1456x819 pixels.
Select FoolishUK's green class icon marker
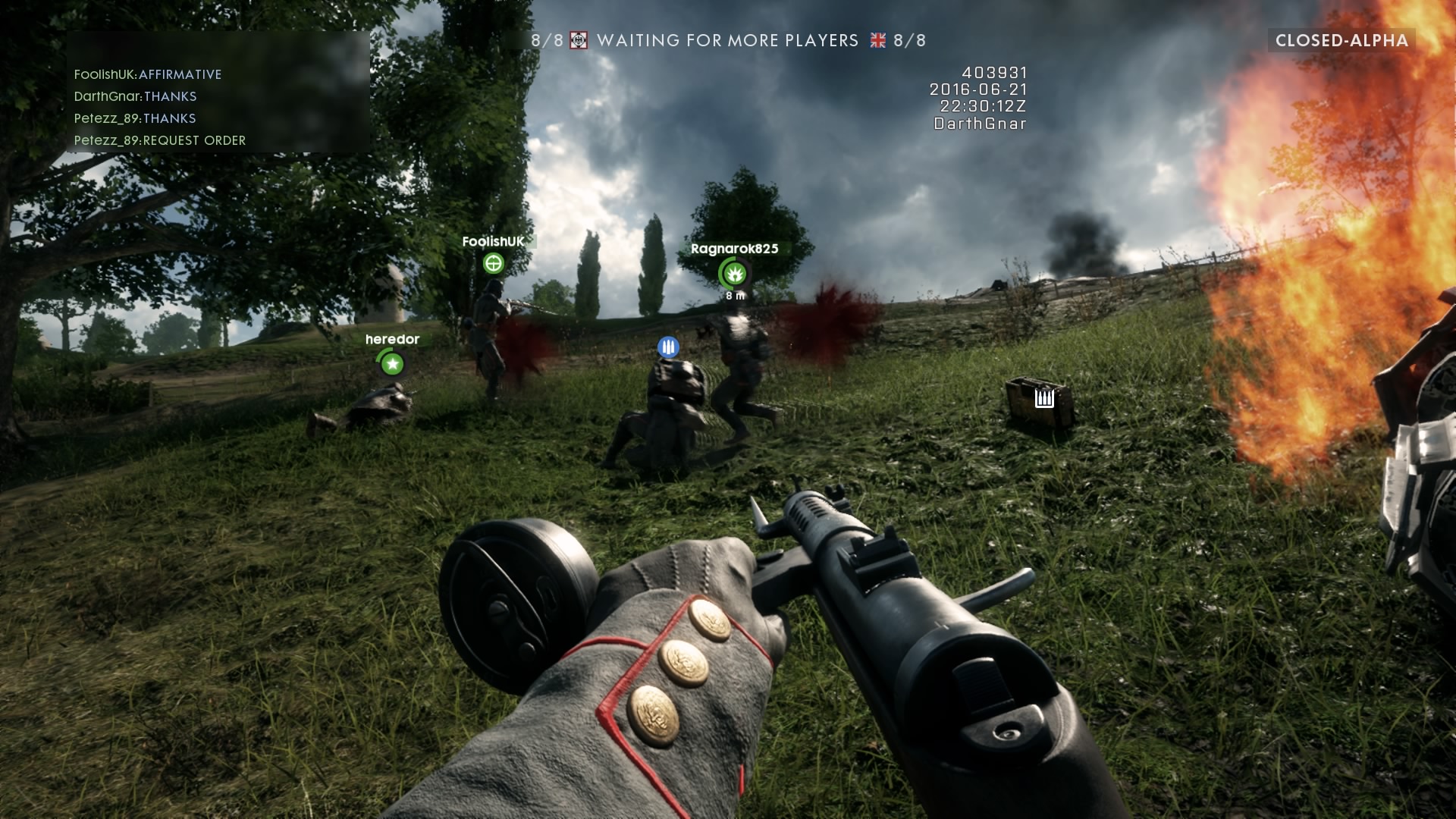494,264
